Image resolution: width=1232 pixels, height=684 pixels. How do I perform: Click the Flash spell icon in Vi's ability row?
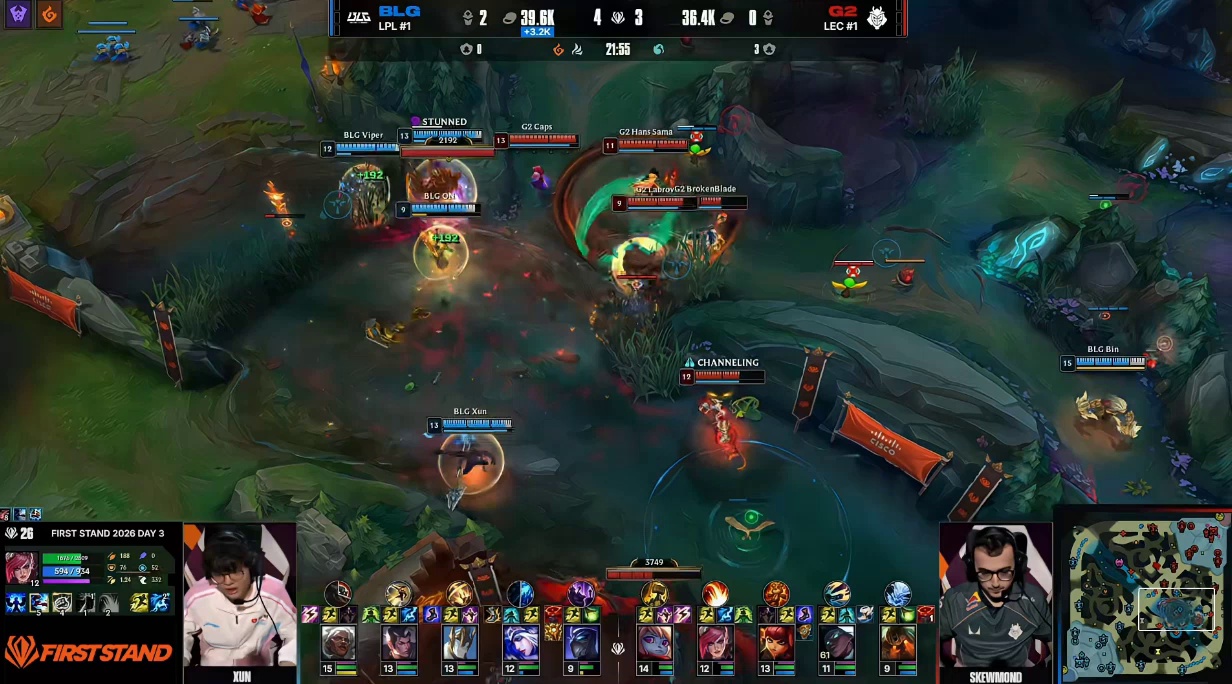point(138,603)
